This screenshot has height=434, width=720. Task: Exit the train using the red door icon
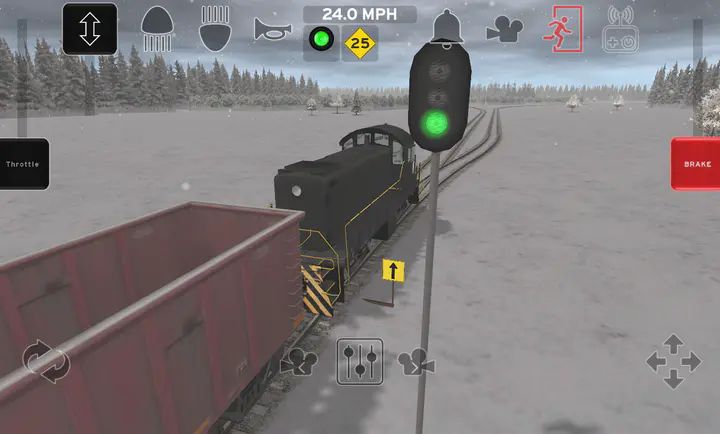pos(562,28)
